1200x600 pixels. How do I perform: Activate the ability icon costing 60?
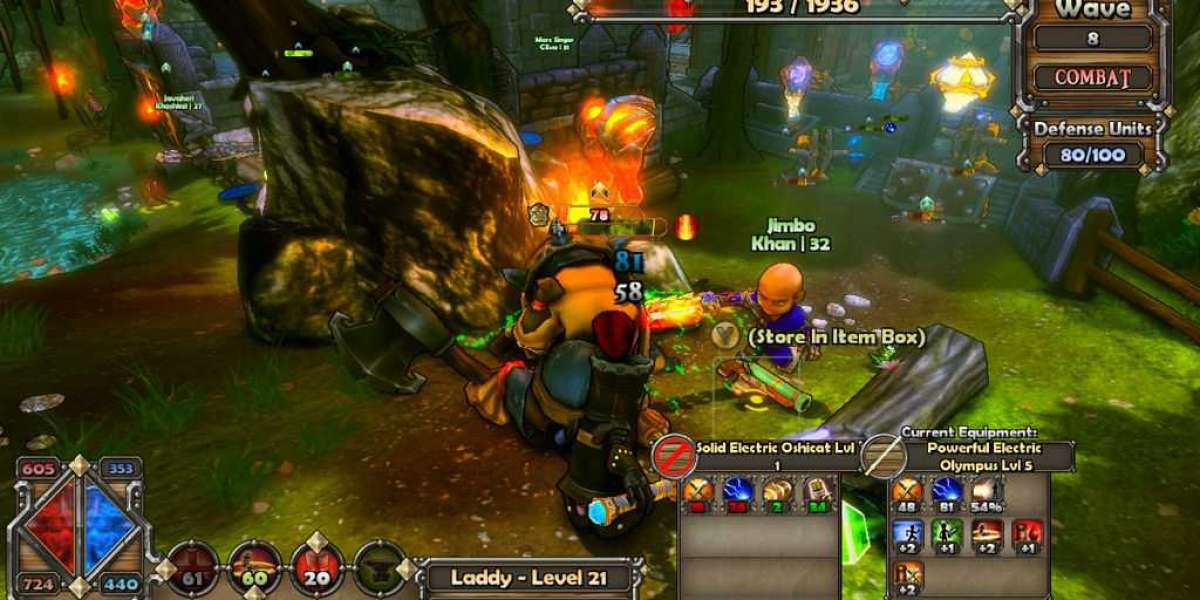[254, 567]
